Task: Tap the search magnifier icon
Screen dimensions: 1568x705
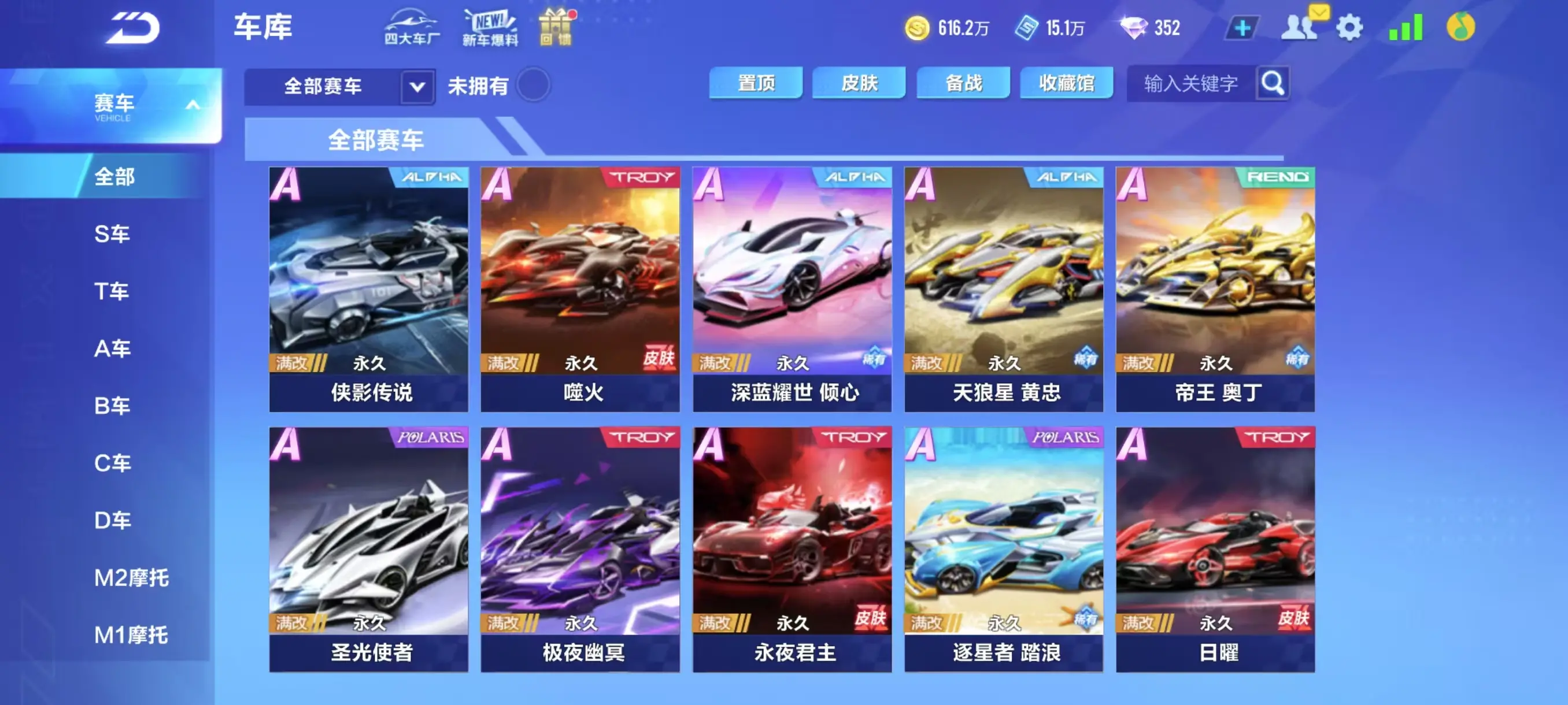Action: coord(1273,84)
